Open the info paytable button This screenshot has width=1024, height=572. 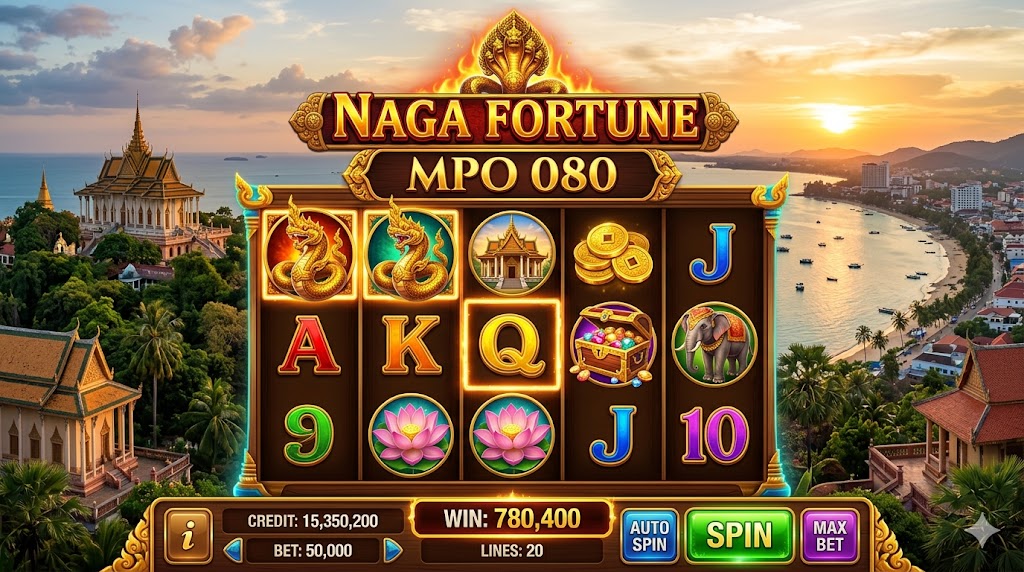coord(187,535)
